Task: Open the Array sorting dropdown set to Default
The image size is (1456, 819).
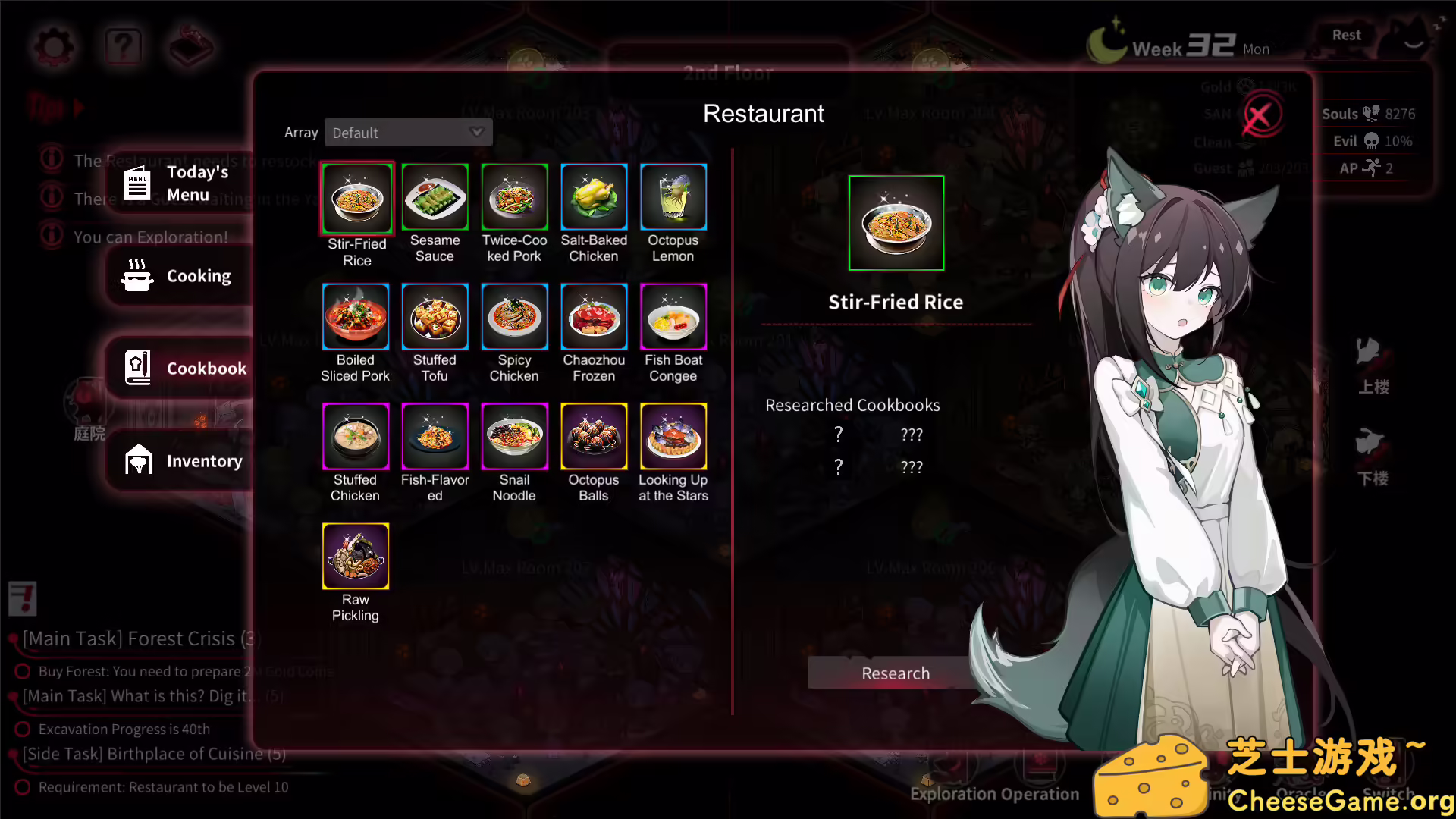Action: click(x=408, y=132)
